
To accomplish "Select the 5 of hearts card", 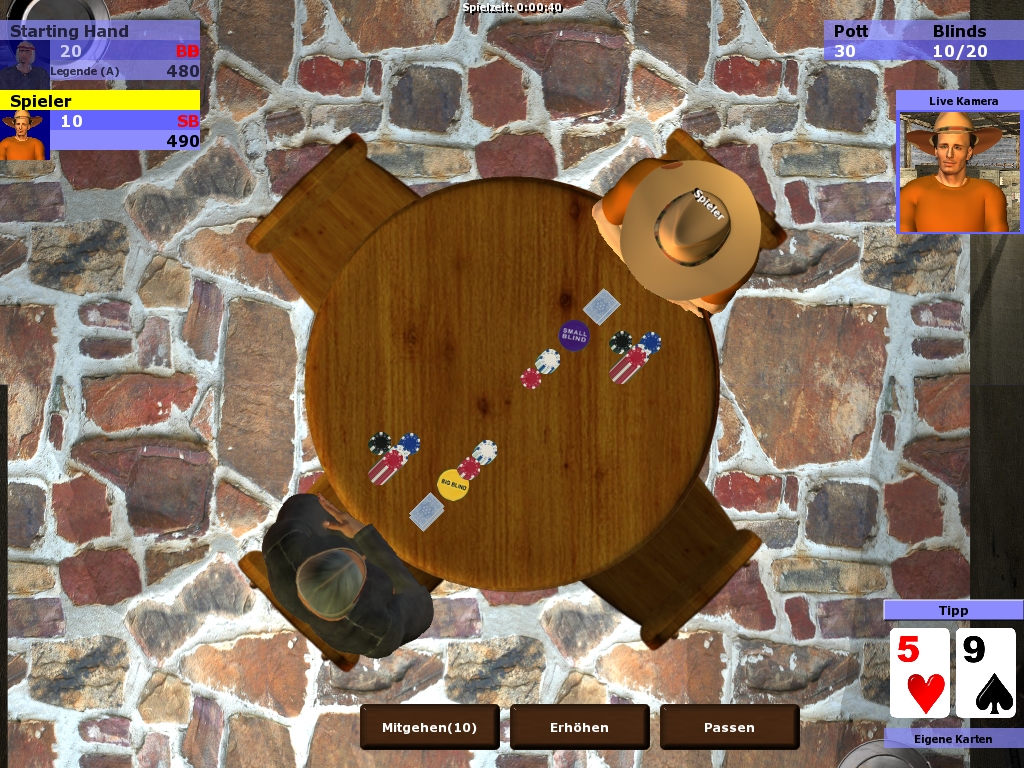I will point(920,673).
